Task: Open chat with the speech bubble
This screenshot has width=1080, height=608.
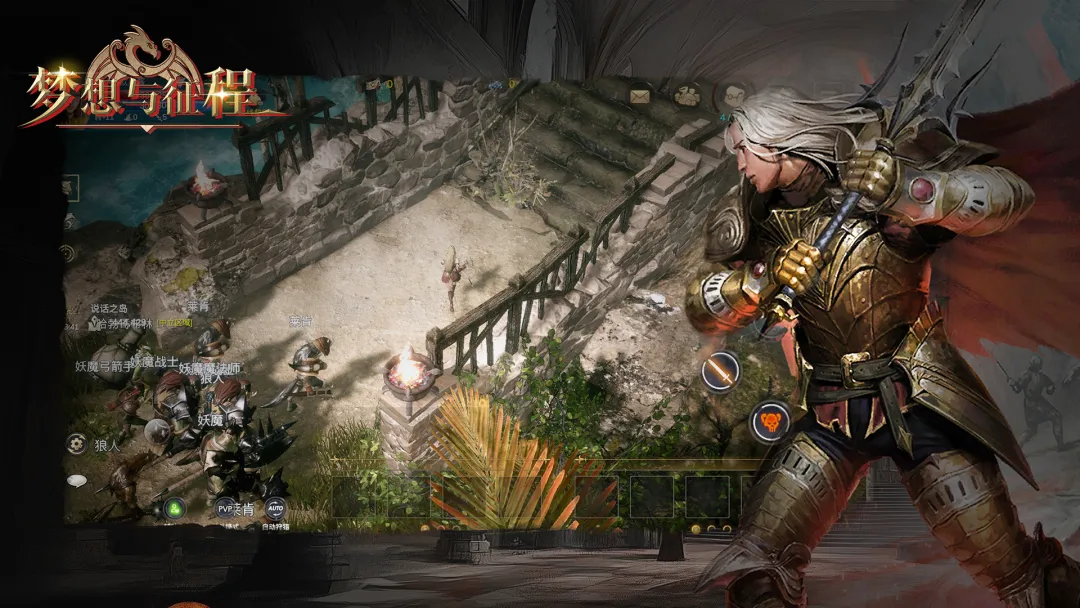Action: click(x=76, y=481)
